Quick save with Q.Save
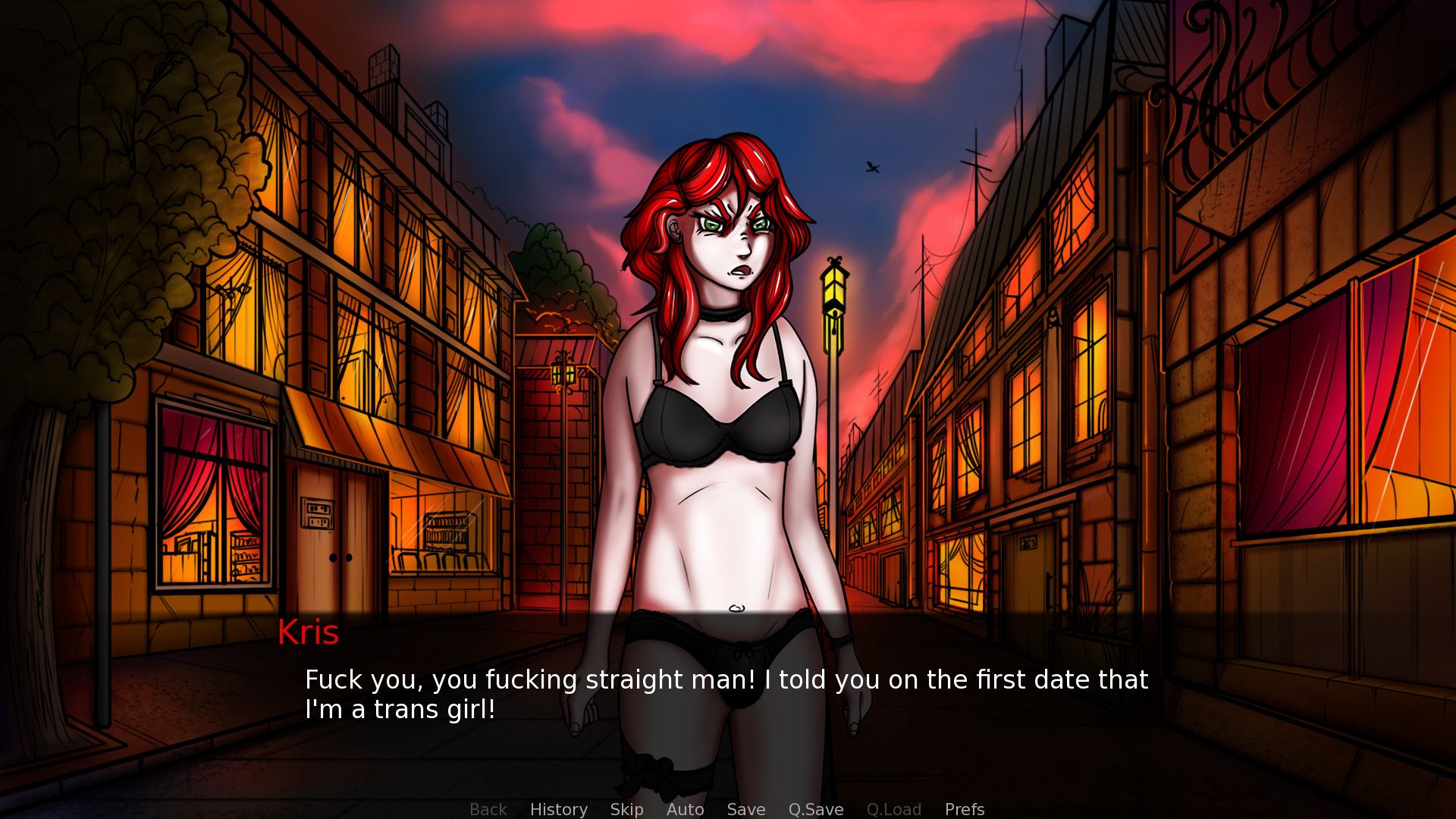 tap(815, 809)
